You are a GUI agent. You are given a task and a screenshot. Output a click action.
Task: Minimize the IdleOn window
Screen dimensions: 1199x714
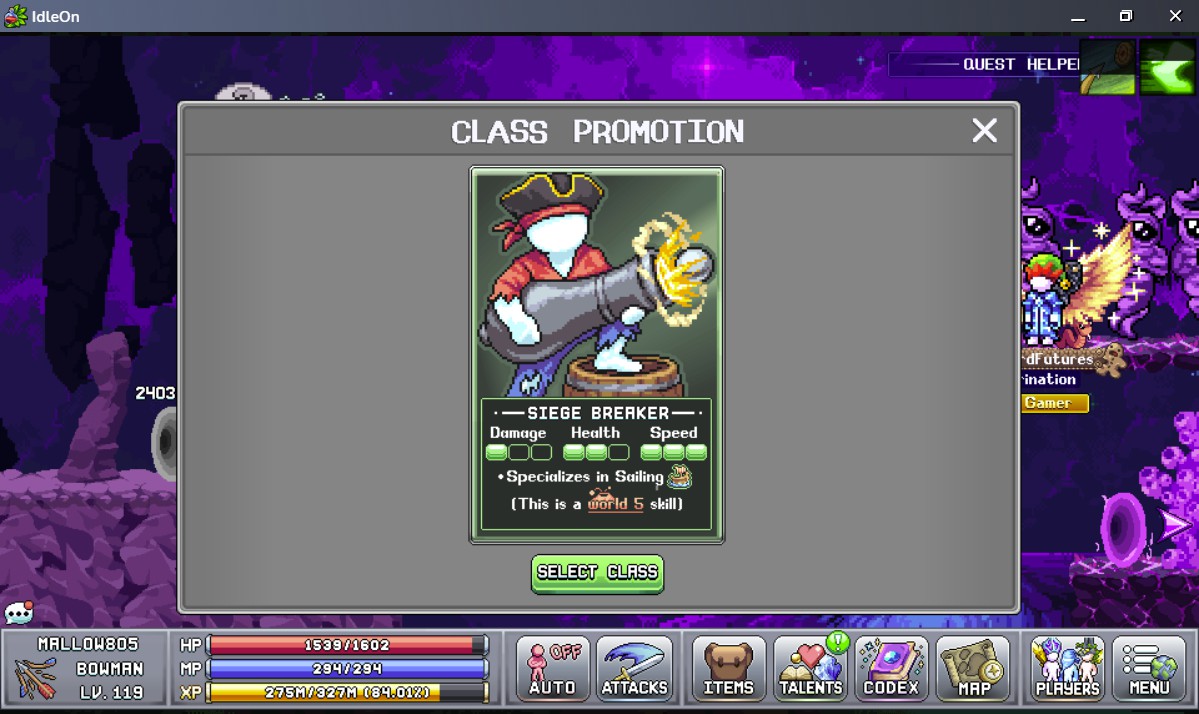pos(1077,17)
